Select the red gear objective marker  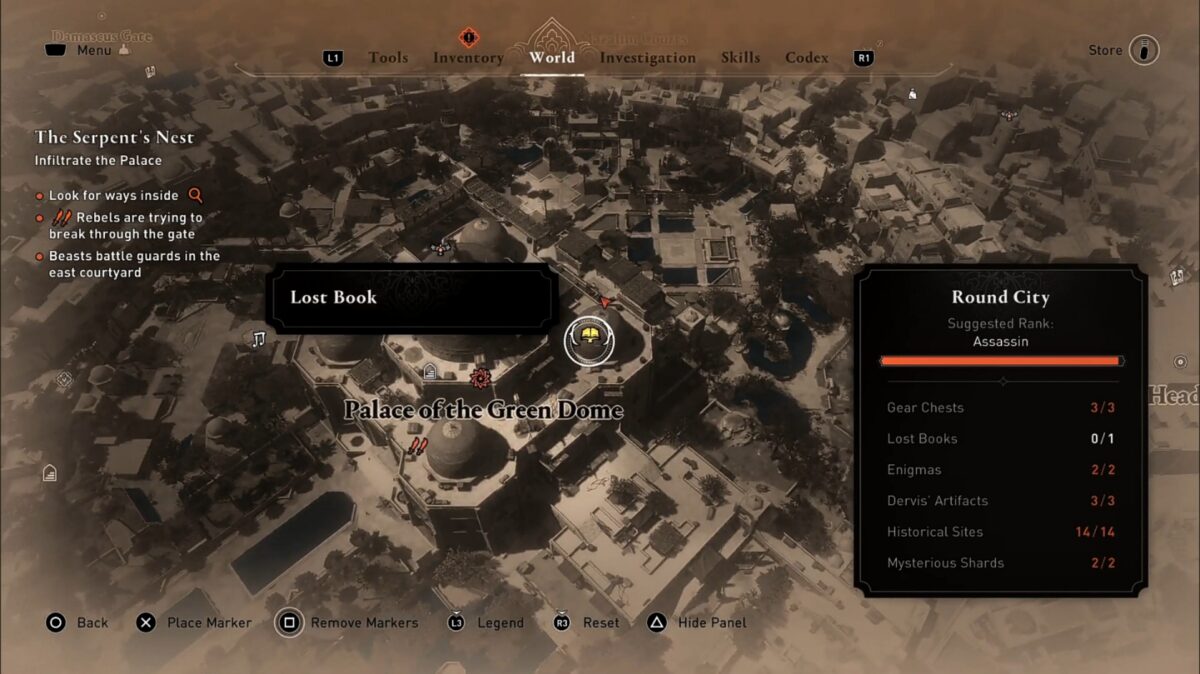coord(480,377)
